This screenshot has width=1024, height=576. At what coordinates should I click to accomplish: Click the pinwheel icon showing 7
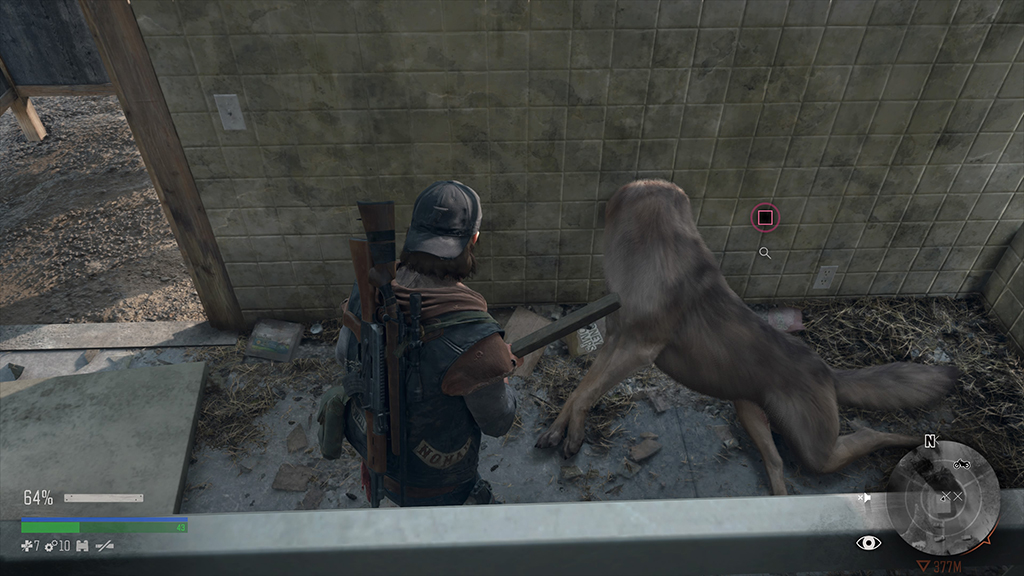pos(25,545)
